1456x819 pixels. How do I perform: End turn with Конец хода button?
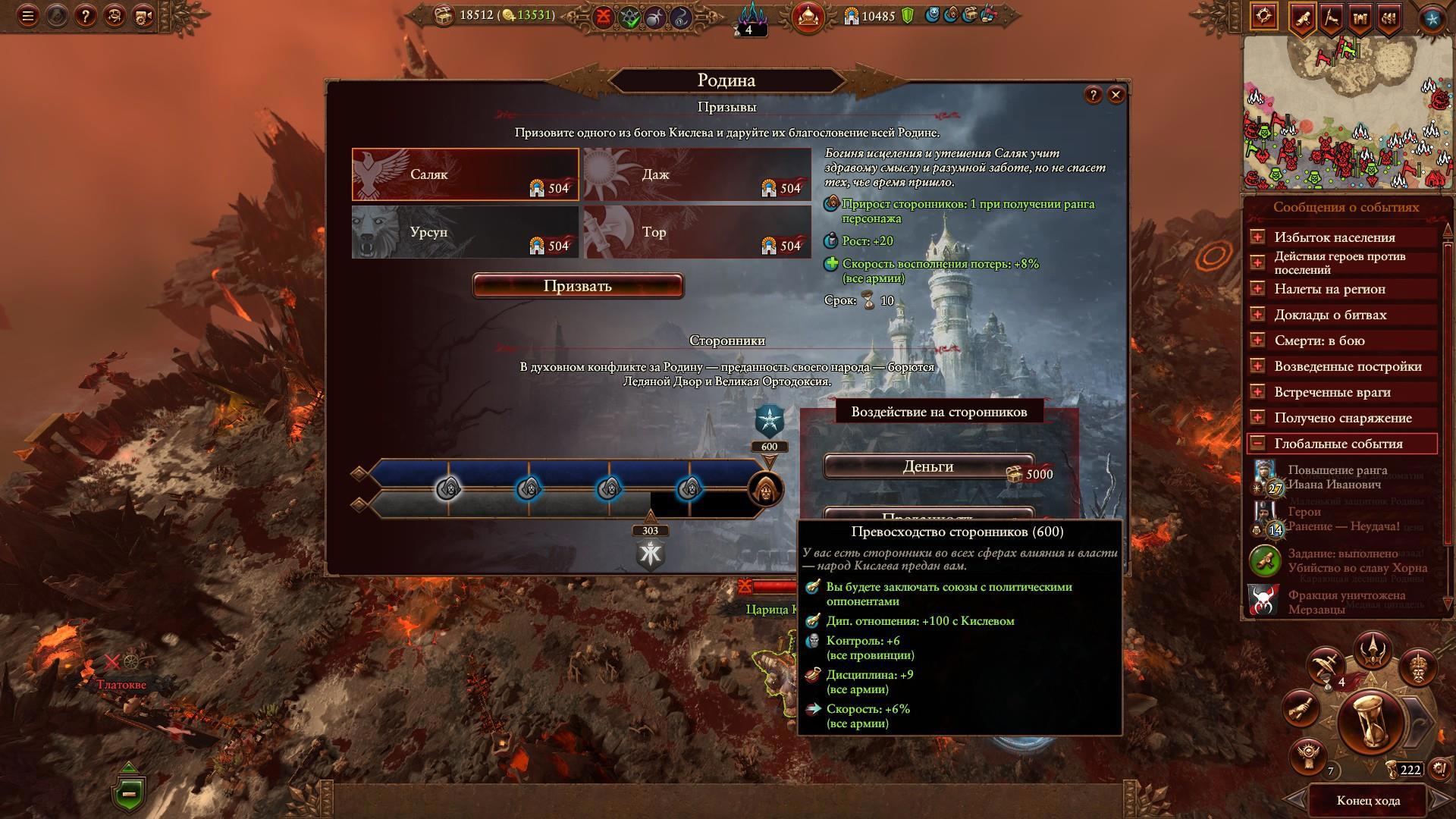coord(1368,801)
